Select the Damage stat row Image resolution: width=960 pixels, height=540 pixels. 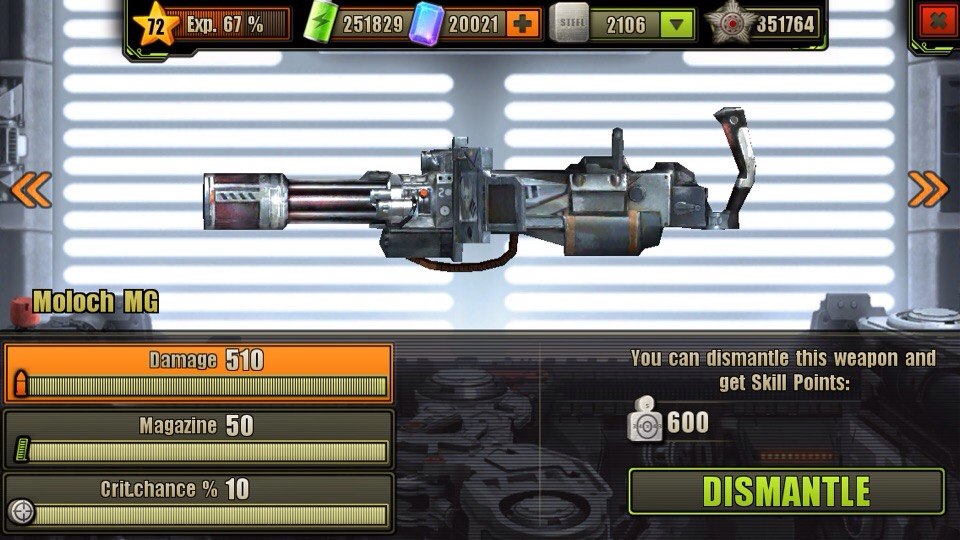(198, 373)
